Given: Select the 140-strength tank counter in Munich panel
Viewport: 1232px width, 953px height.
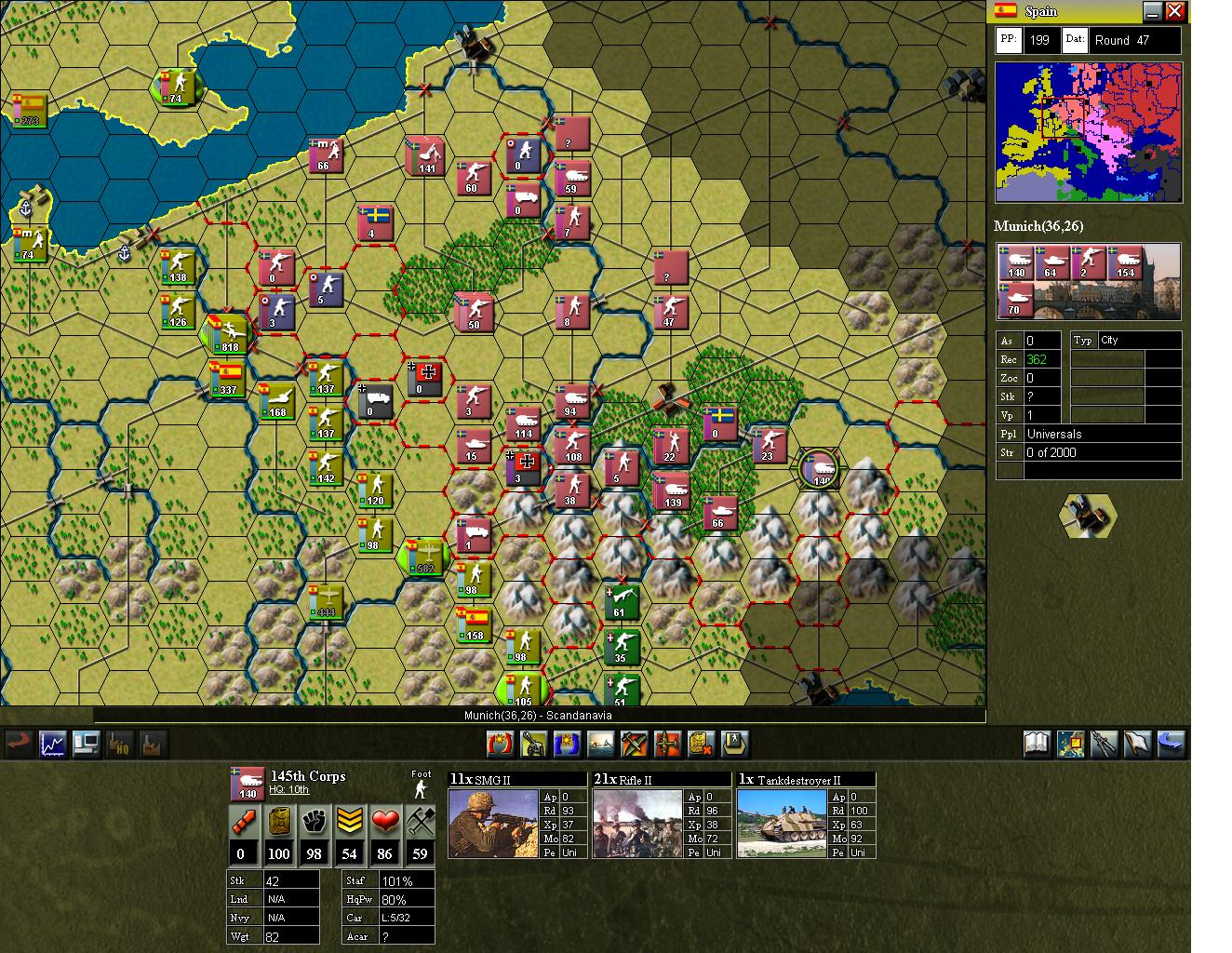Looking at the screenshot, I should [x=1014, y=263].
